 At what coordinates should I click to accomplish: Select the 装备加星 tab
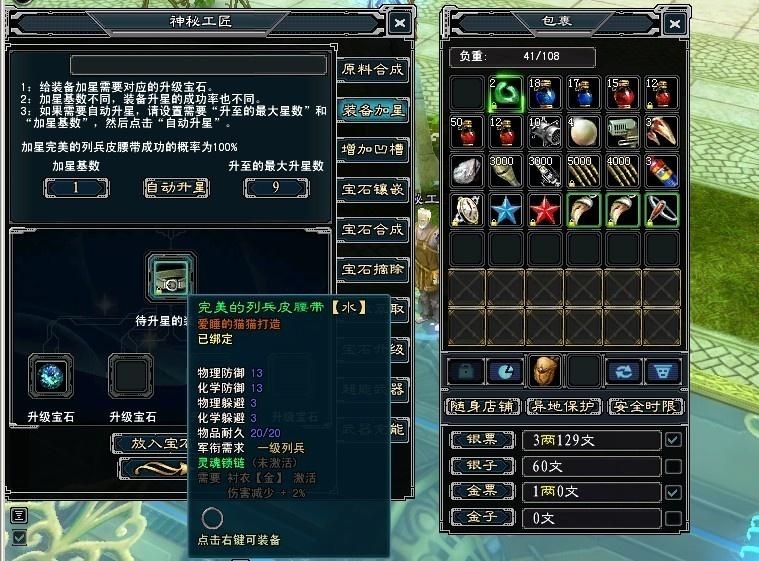[372, 110]
